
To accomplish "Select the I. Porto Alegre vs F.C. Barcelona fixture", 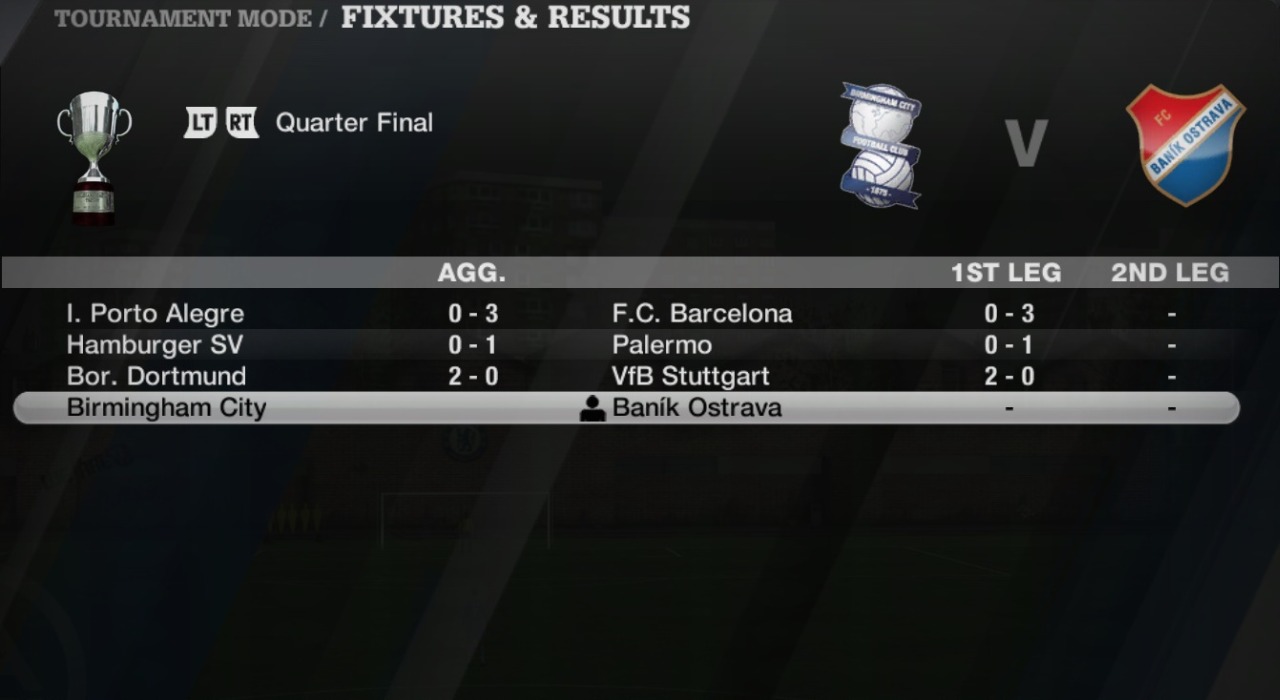I will point(626,314).
